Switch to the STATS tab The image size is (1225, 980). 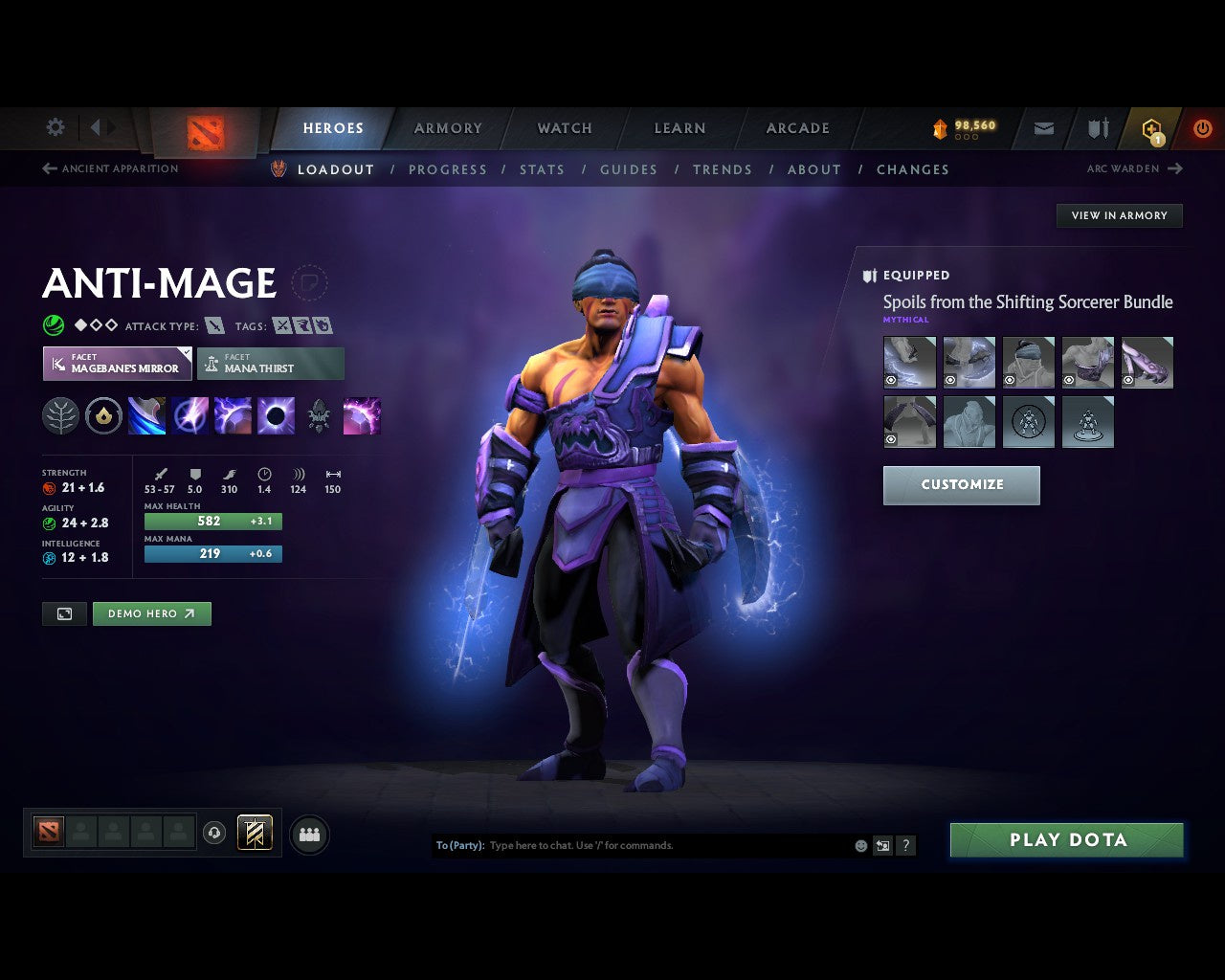(x=542, y=169)
